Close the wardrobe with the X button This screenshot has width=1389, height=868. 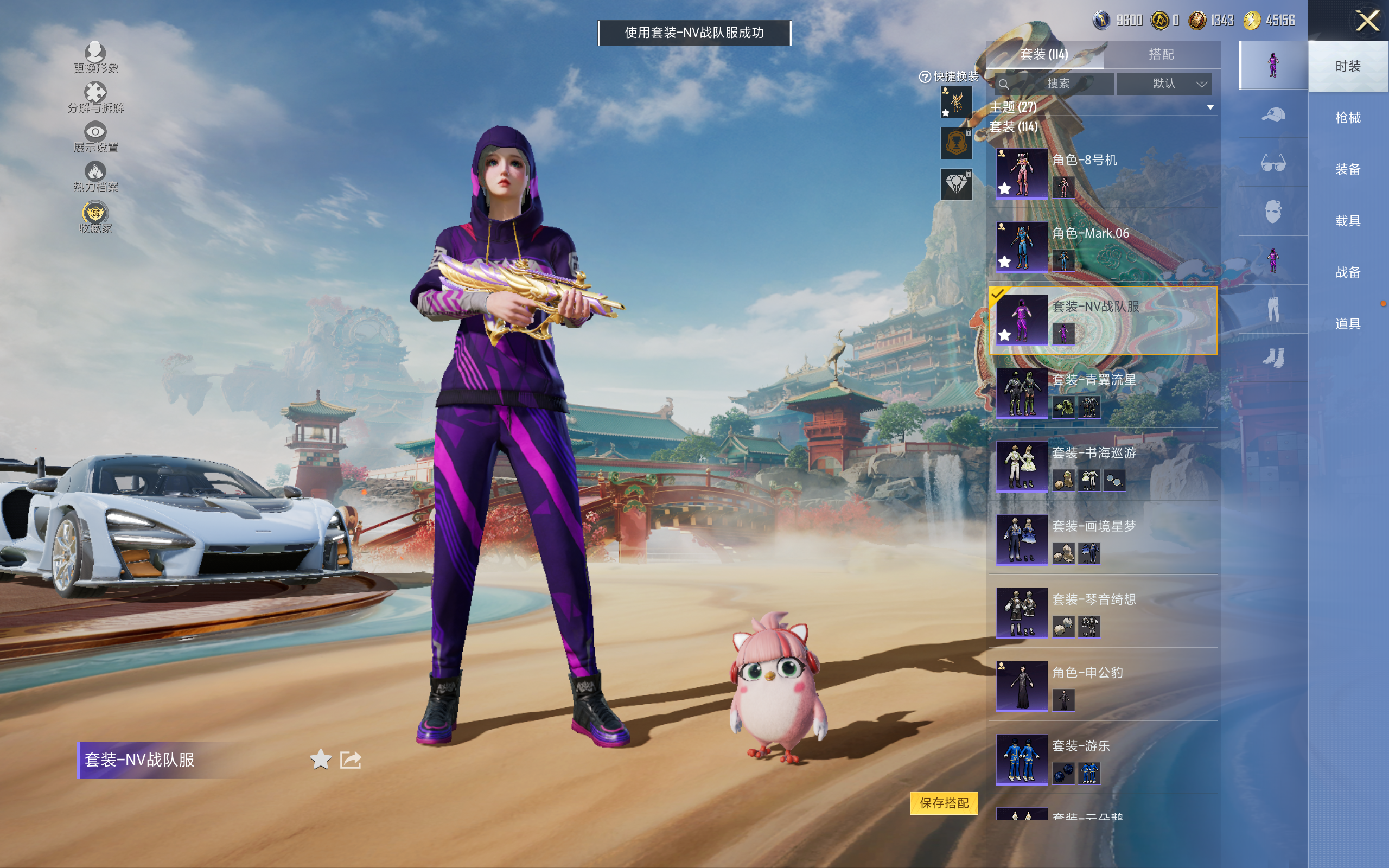1367,21
